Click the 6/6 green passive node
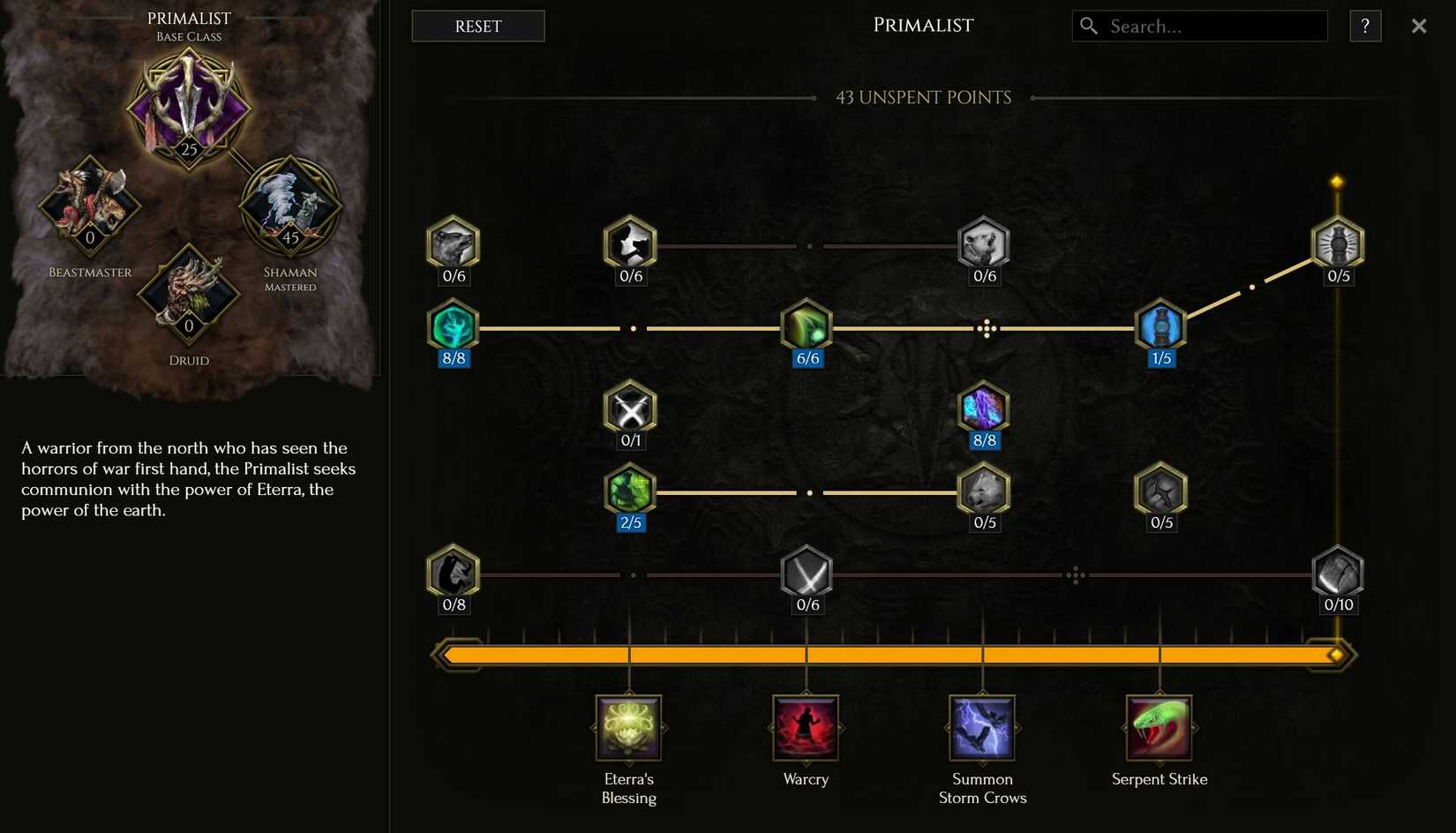1456x833 pixels. (x=807, y=326)
